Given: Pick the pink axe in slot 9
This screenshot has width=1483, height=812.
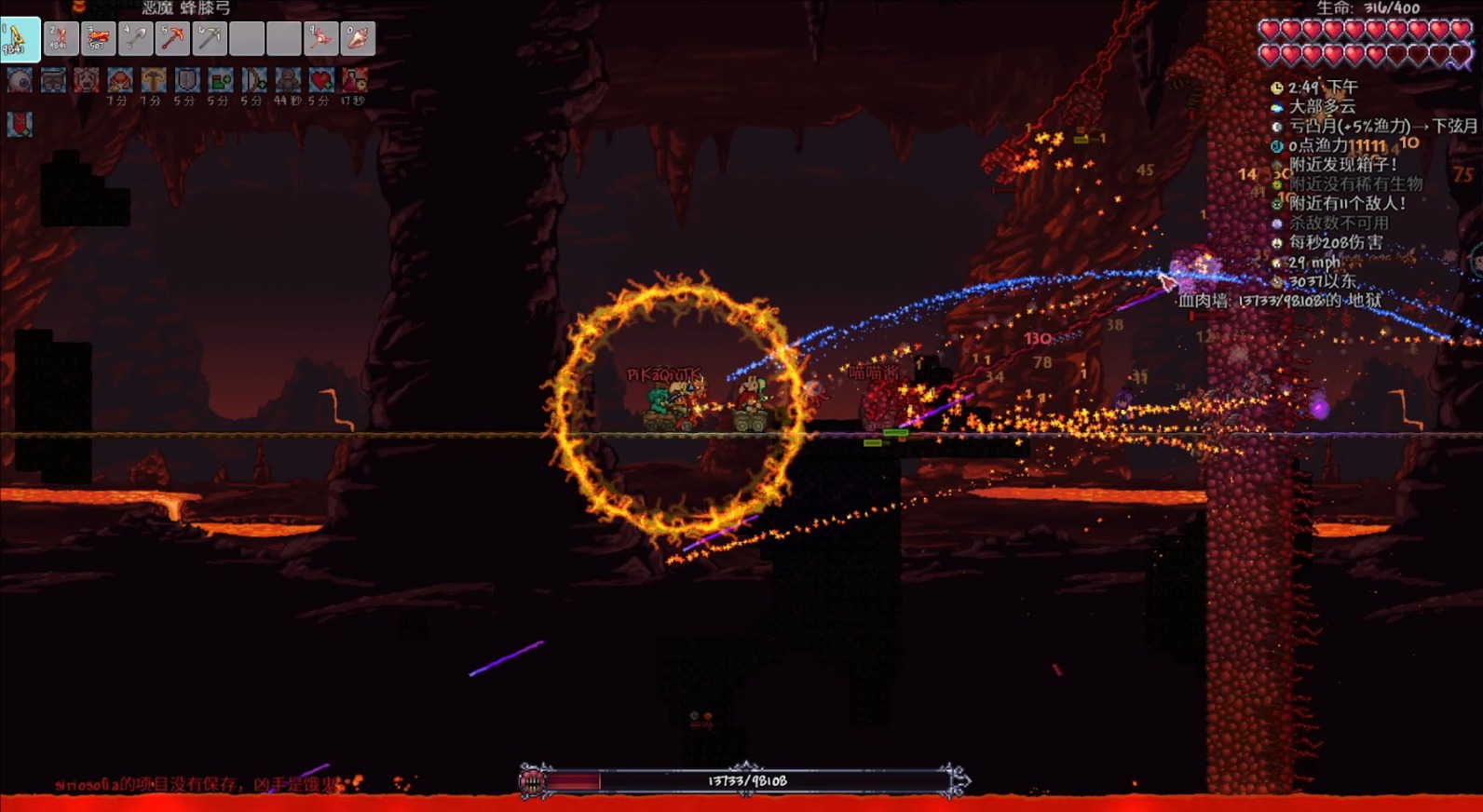Looking at the screenshot, I should click(321, 38).
